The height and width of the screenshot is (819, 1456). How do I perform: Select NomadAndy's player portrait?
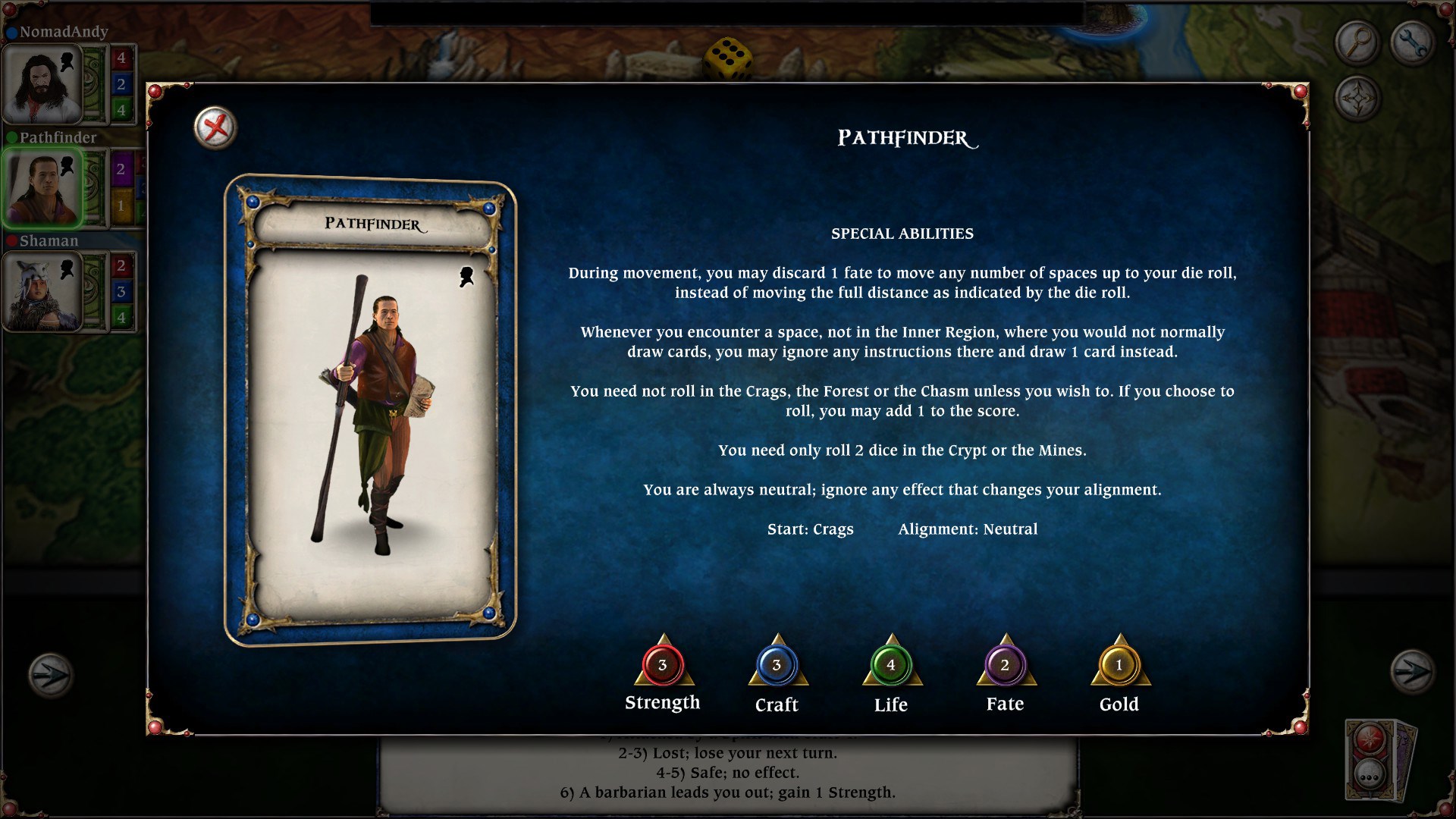pyautogui.click(x=42, y=83)
